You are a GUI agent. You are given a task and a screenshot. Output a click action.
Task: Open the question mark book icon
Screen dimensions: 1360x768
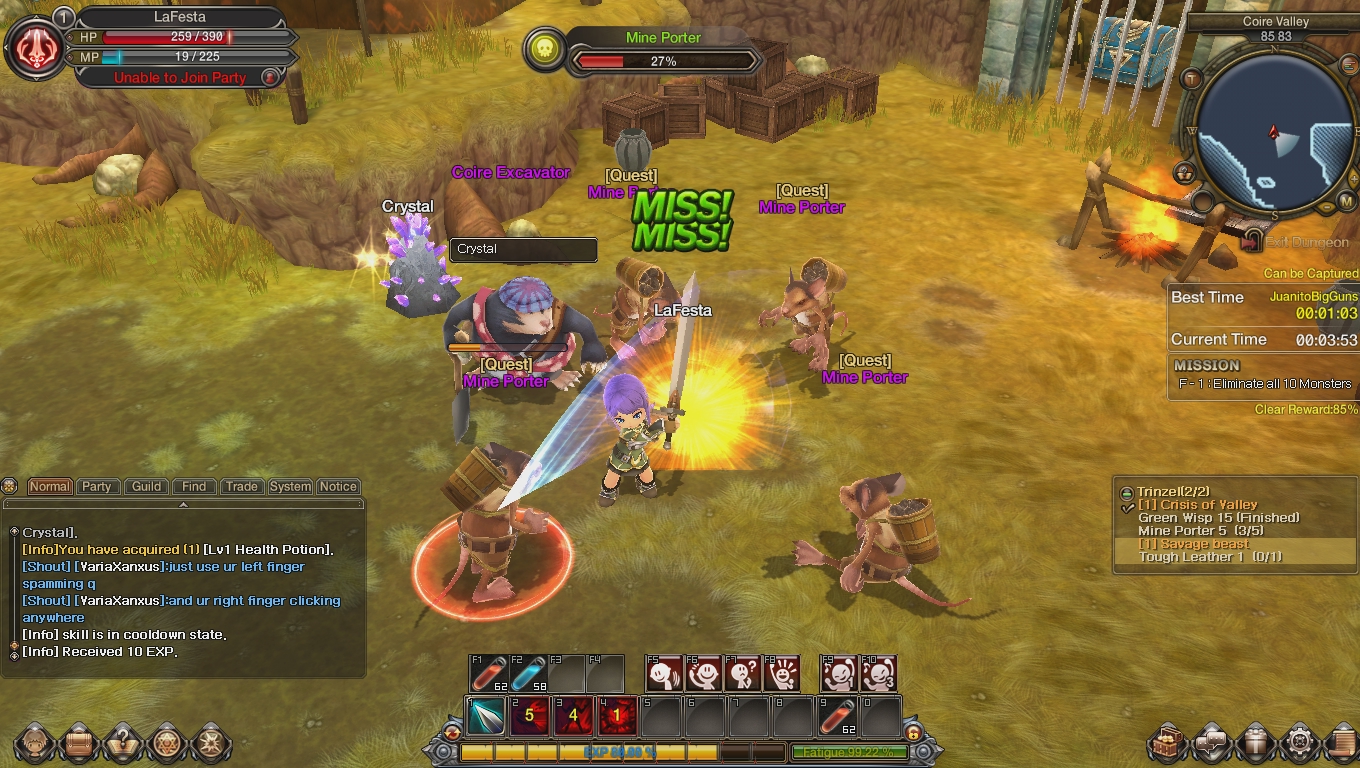point(122,744)
